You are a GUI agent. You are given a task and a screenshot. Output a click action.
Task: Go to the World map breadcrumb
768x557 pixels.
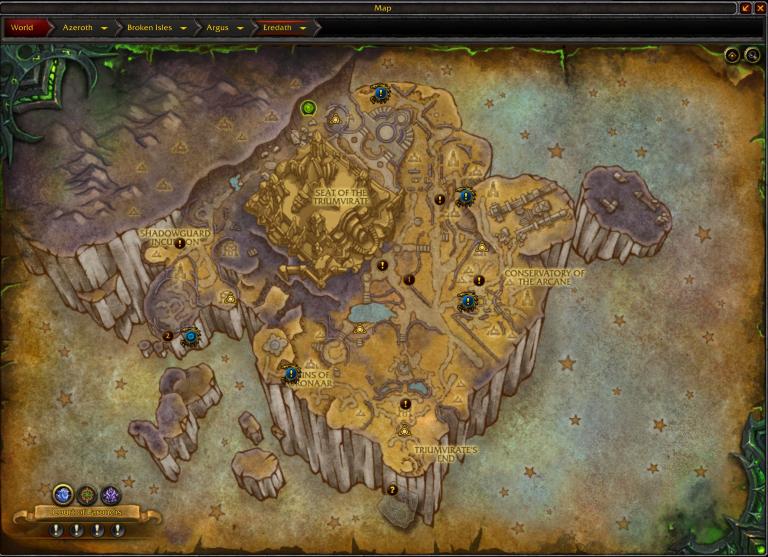click(22, 28)
